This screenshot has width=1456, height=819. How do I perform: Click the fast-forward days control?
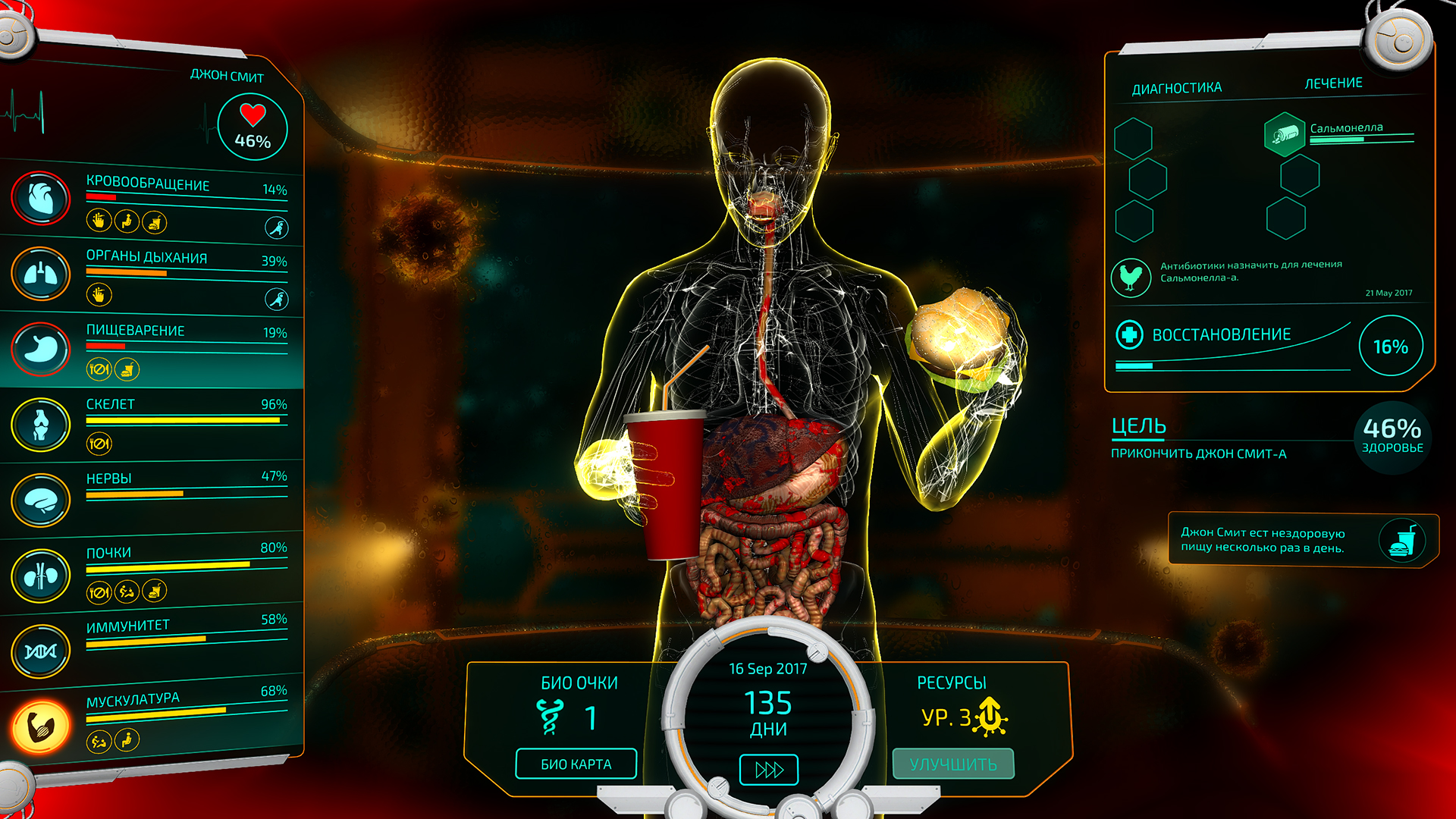point(767,769)
